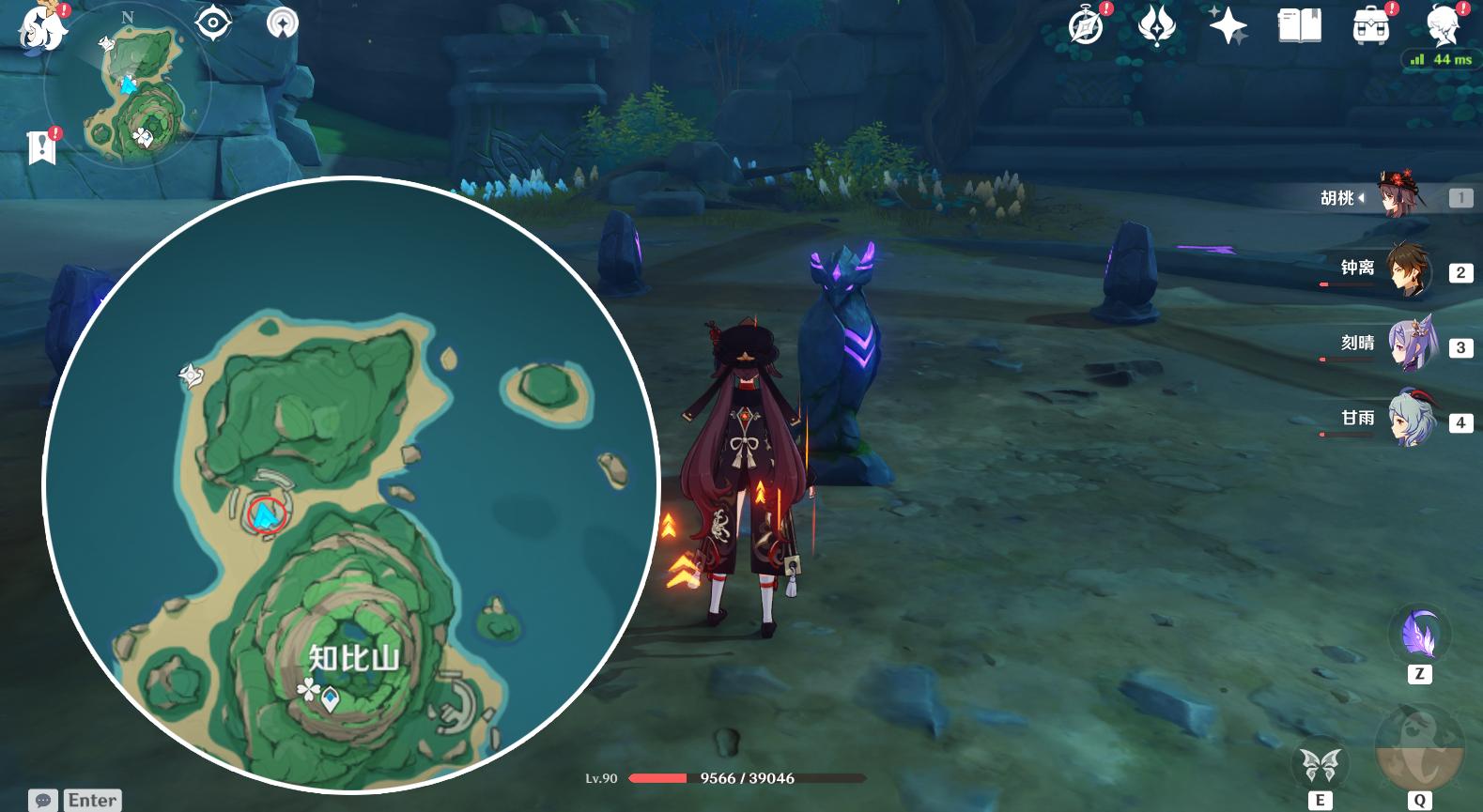Click the domain icon beside the minimap
This screenshot has width=1483, height=812.
[x=282, y=23]
